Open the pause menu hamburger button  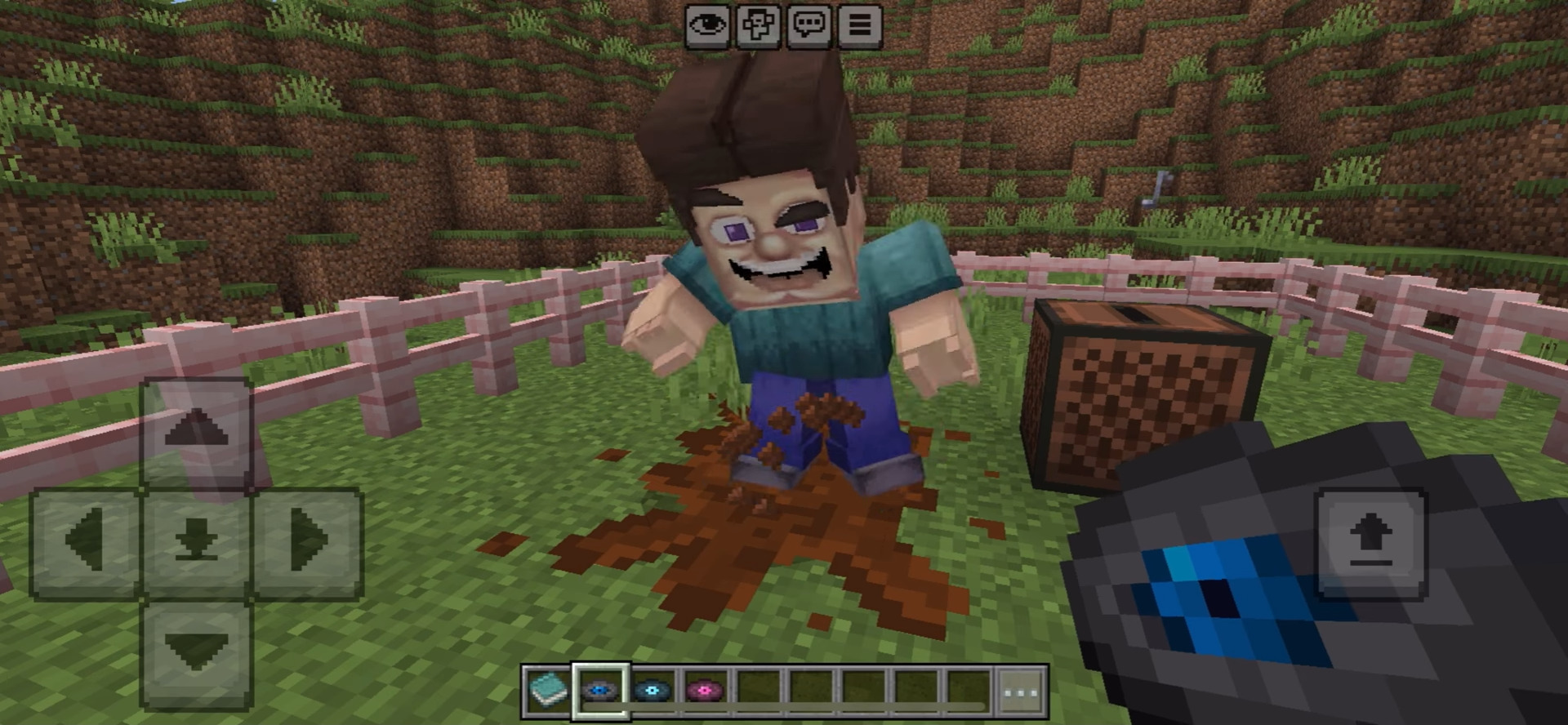859,25
